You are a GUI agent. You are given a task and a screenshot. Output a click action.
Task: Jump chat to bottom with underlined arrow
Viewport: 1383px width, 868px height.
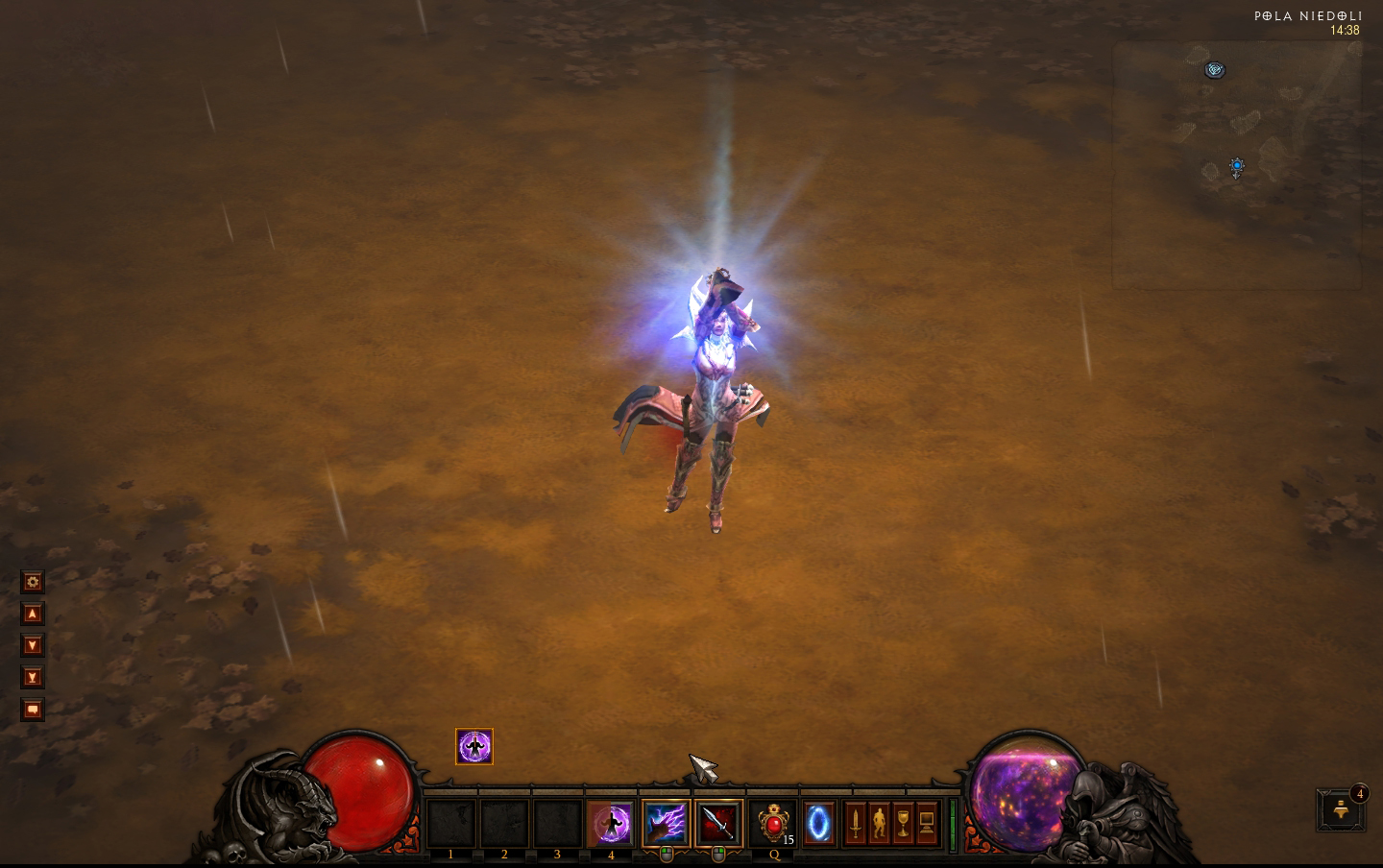[33, 678]
